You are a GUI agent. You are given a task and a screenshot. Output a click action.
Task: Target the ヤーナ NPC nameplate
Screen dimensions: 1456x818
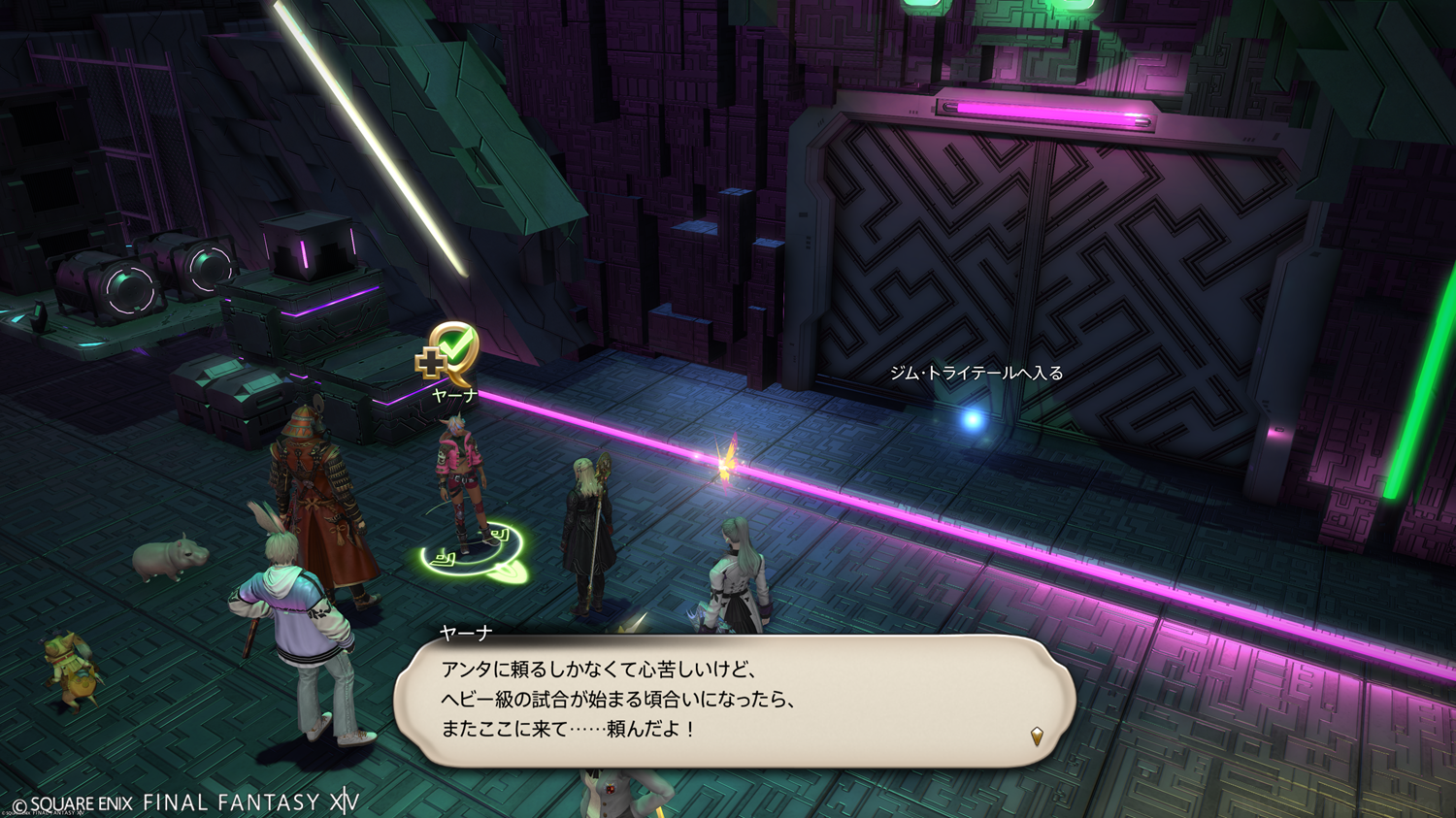point(454,396)
